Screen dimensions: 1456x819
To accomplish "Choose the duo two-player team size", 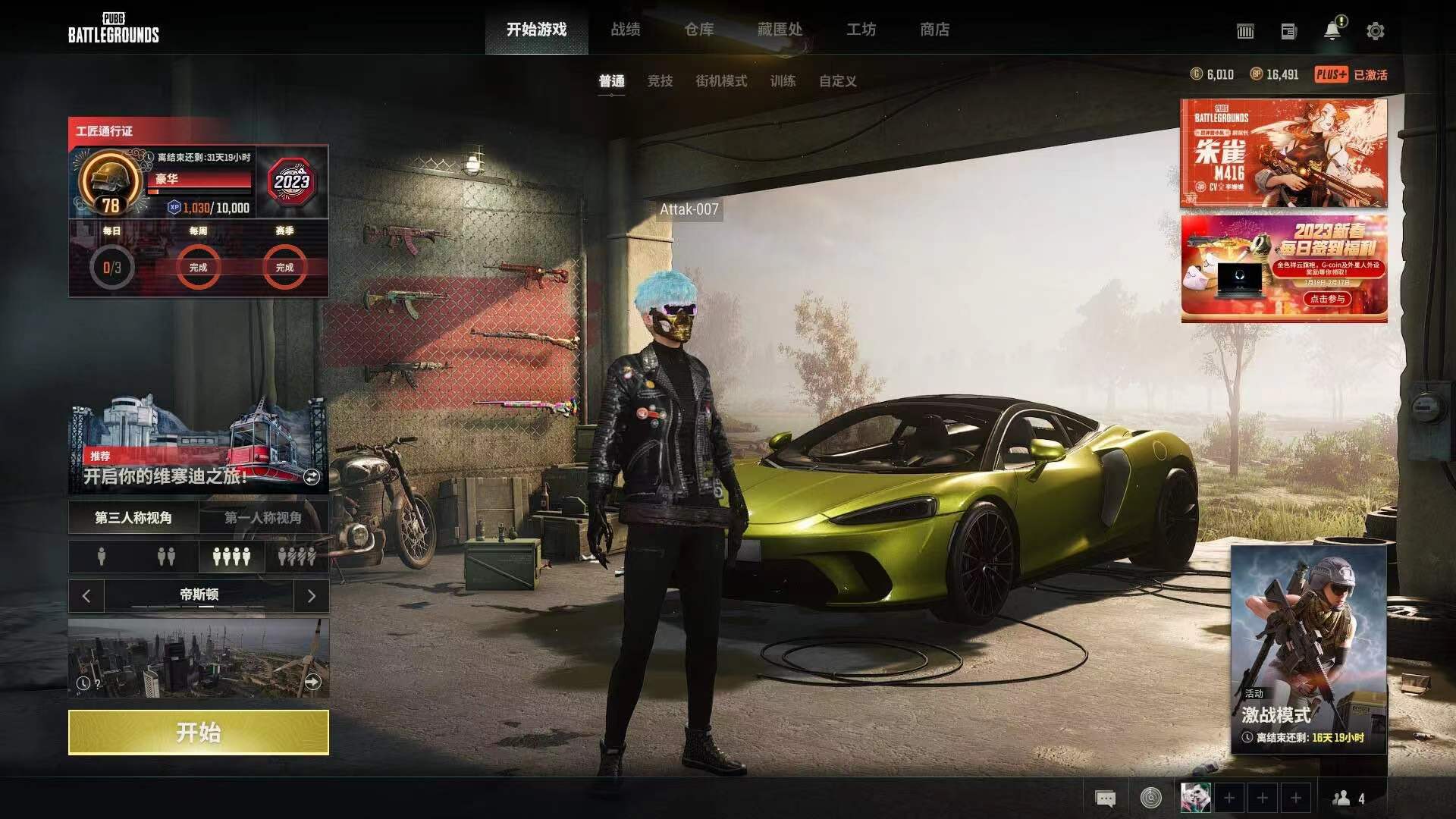I will (166, 557).
